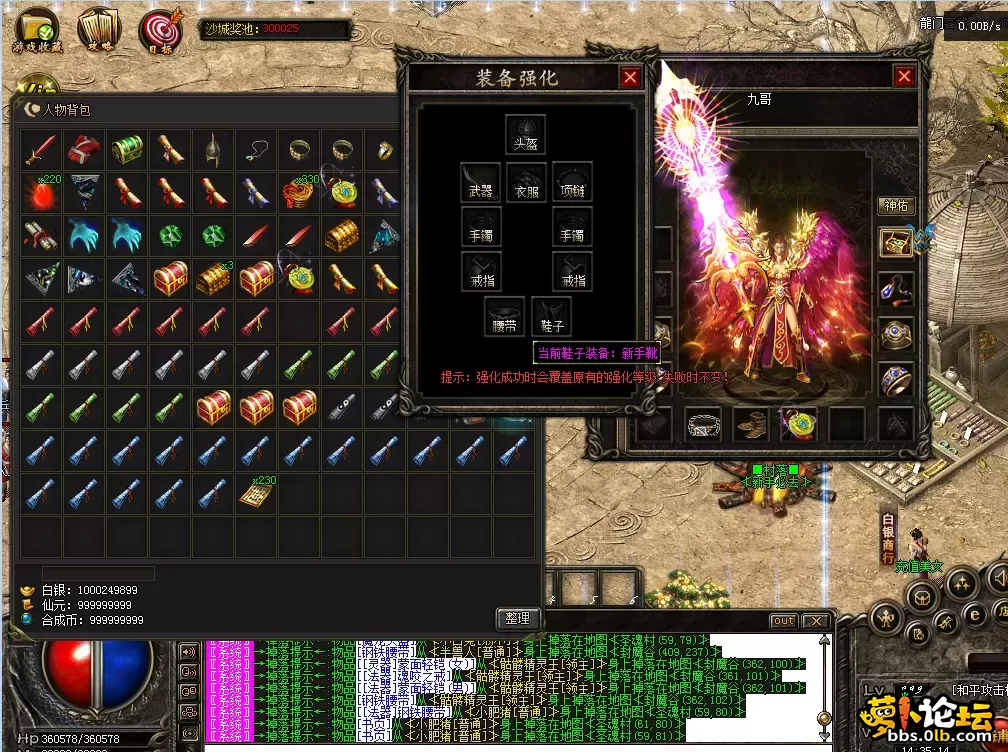Image resolution: width=1008 pixels, height=752 pixels.
Task: Select the red orb stack x220
Action: tap(42, 192)
